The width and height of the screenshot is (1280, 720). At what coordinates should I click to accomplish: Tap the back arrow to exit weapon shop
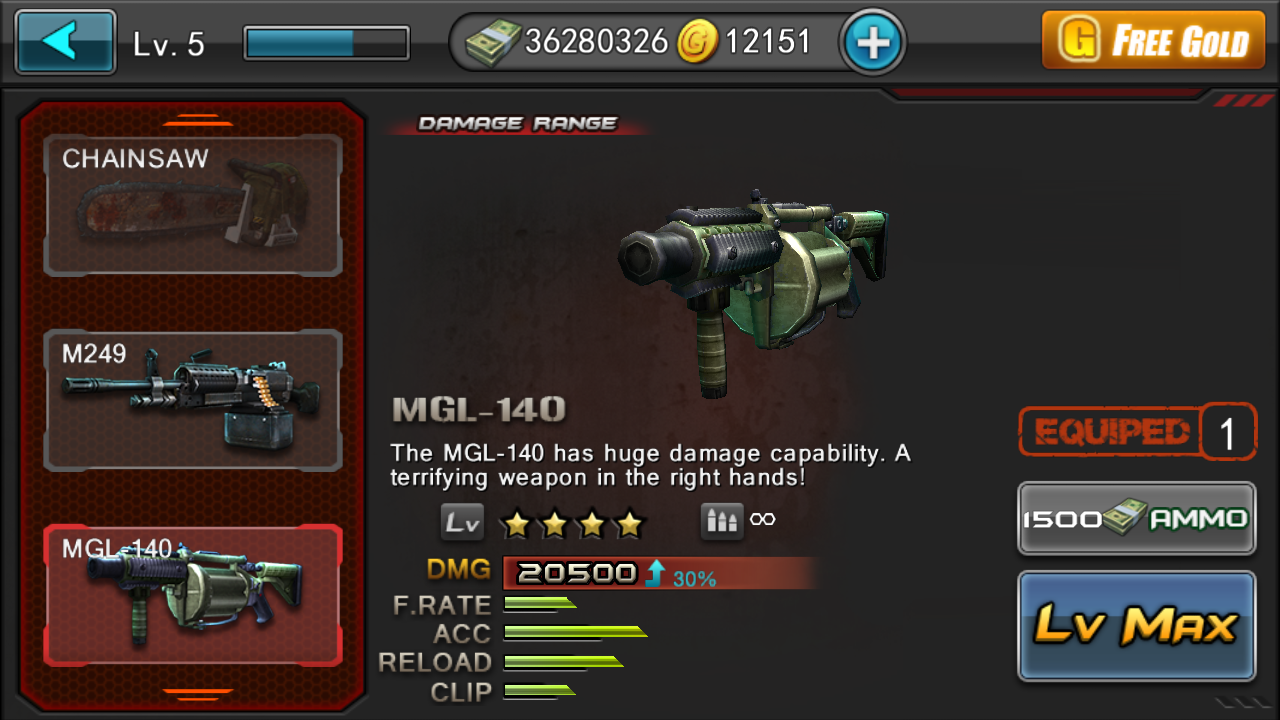64,40
